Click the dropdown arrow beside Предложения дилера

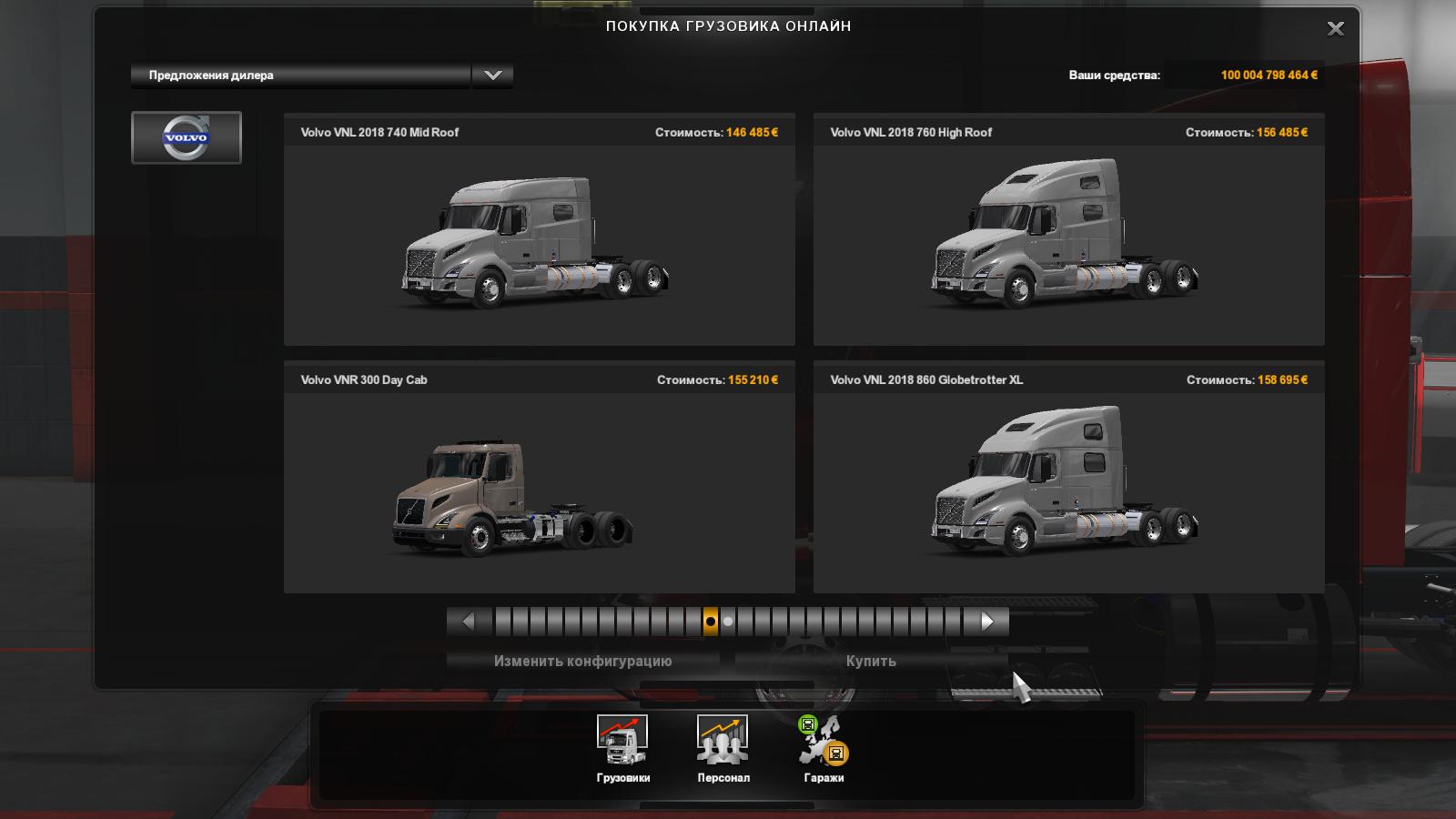click(491, 75)
